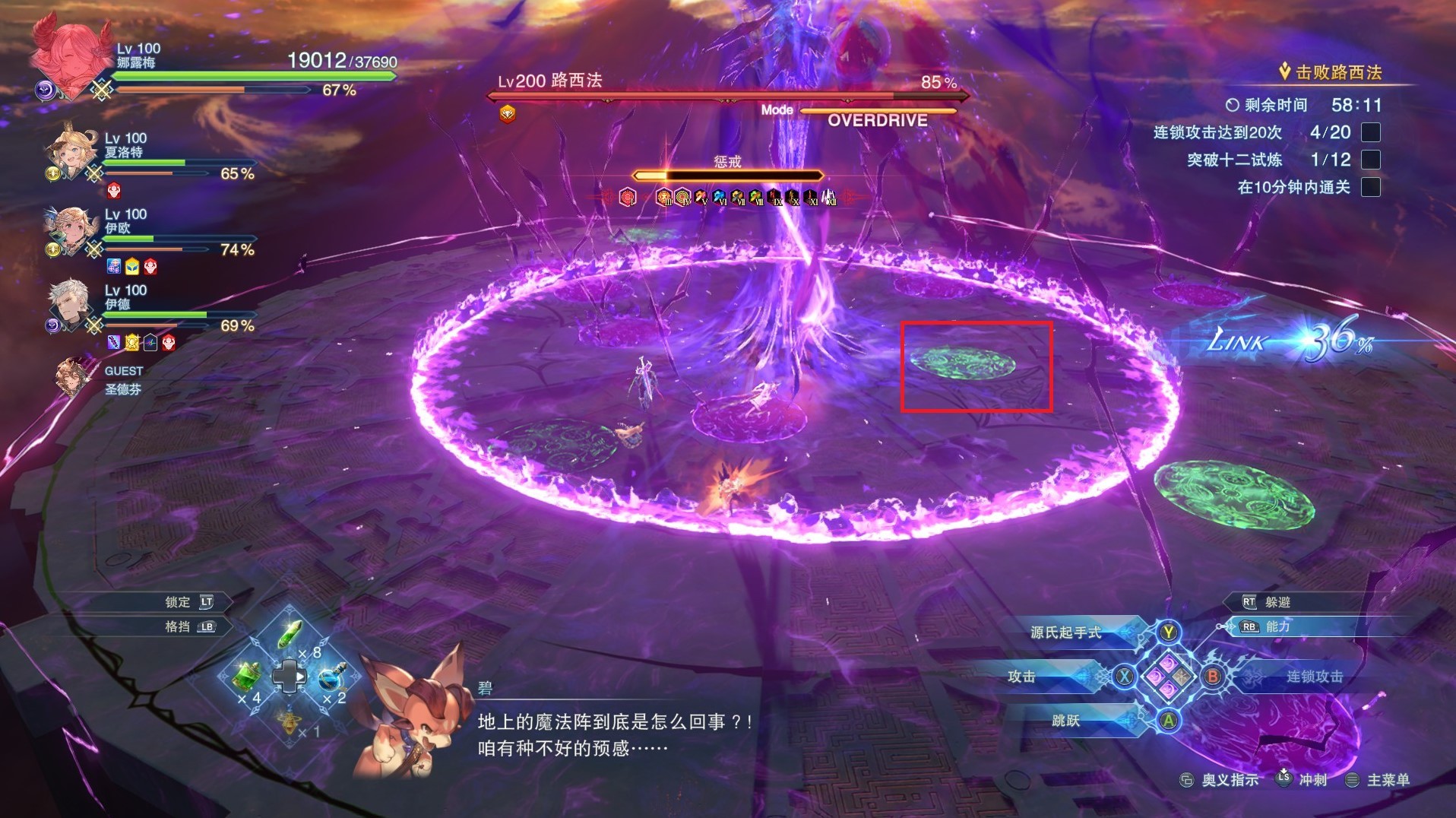Click 伊欧's yellow halo buff icon
Screen dimensions: 1456x818
(132, 265)
